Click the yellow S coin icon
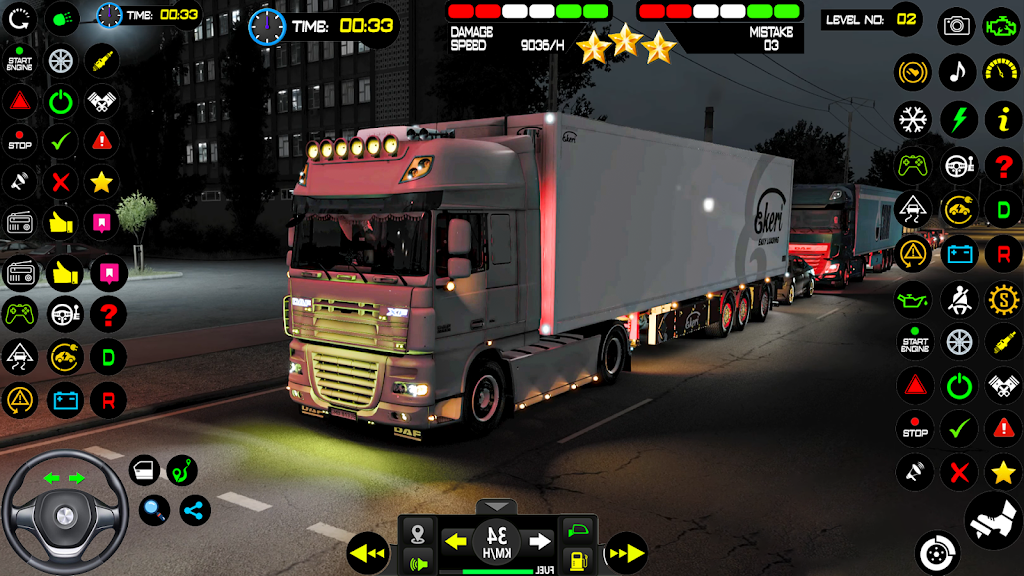This screenshot has width=1024, height=576. pyautogui.click(x=1003, y=299)
